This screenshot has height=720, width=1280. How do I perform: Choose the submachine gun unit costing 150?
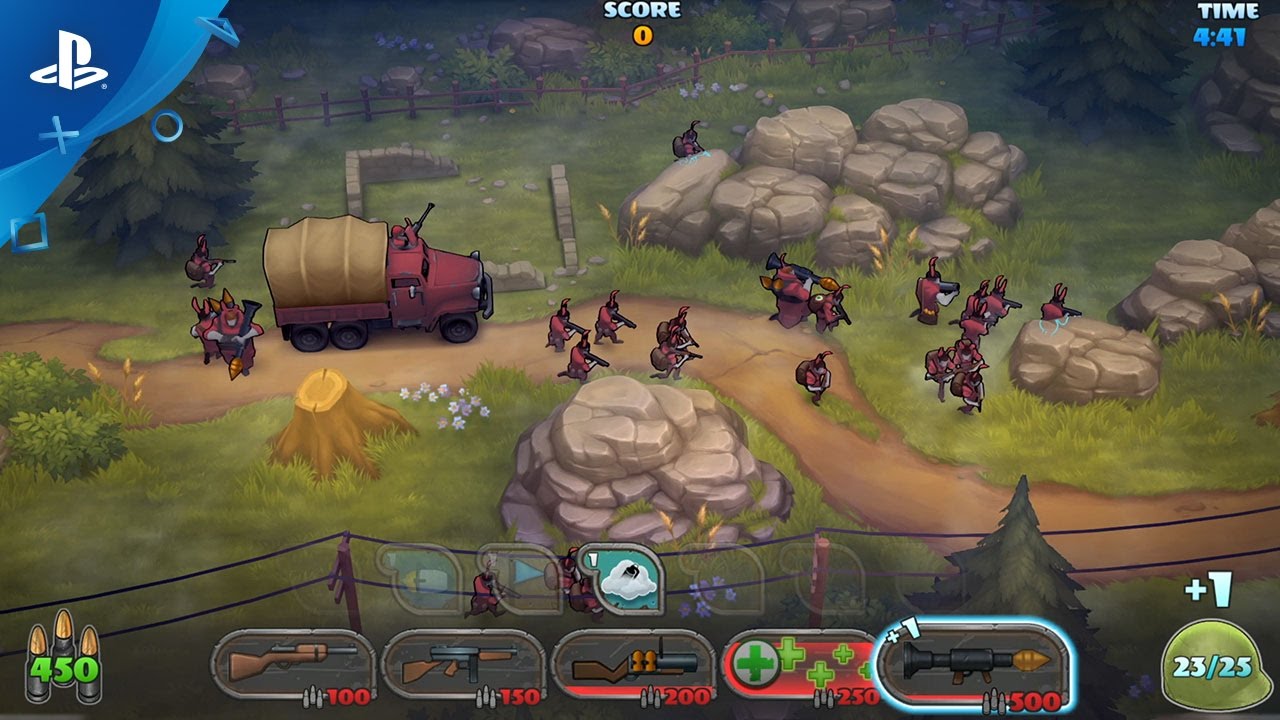462,665
